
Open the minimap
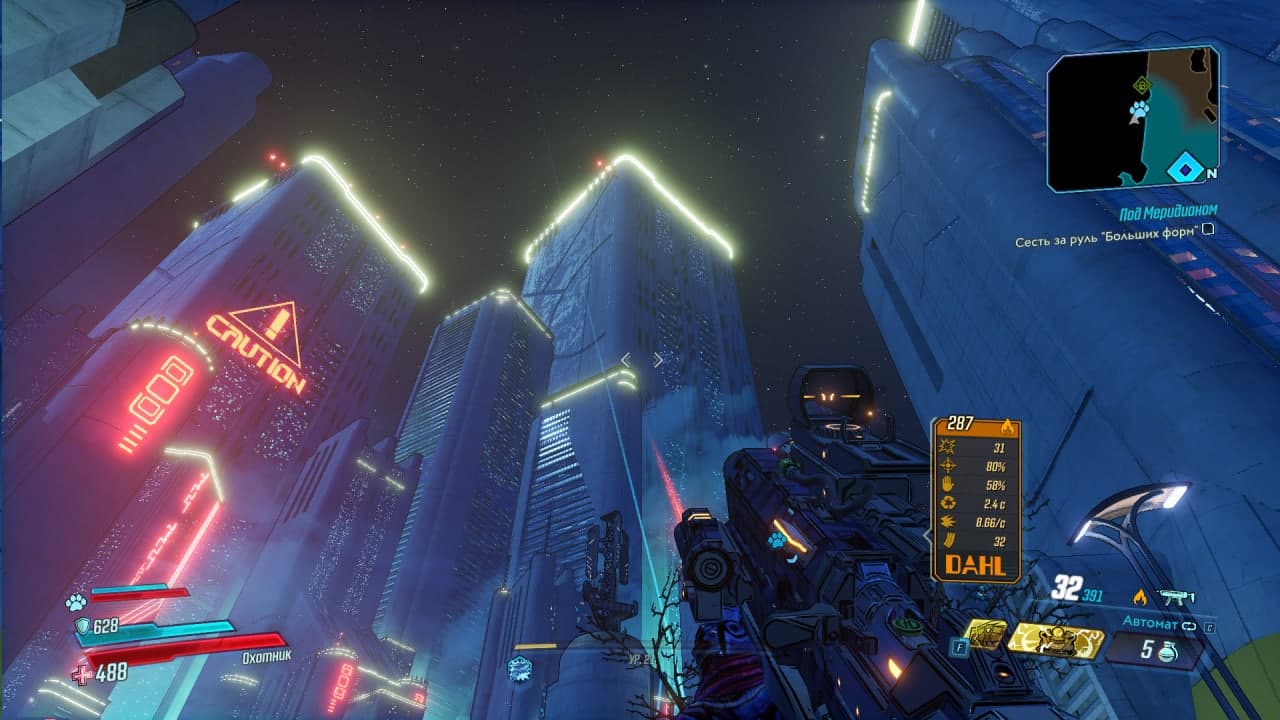pyautogui.click(x=1133, y=118)
